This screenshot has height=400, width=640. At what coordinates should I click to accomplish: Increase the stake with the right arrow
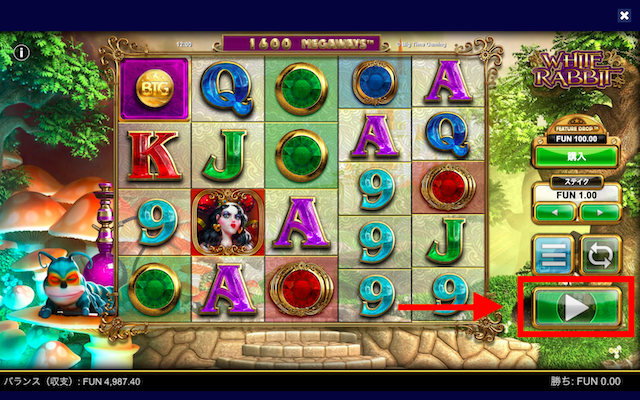(x=596, y=212)
